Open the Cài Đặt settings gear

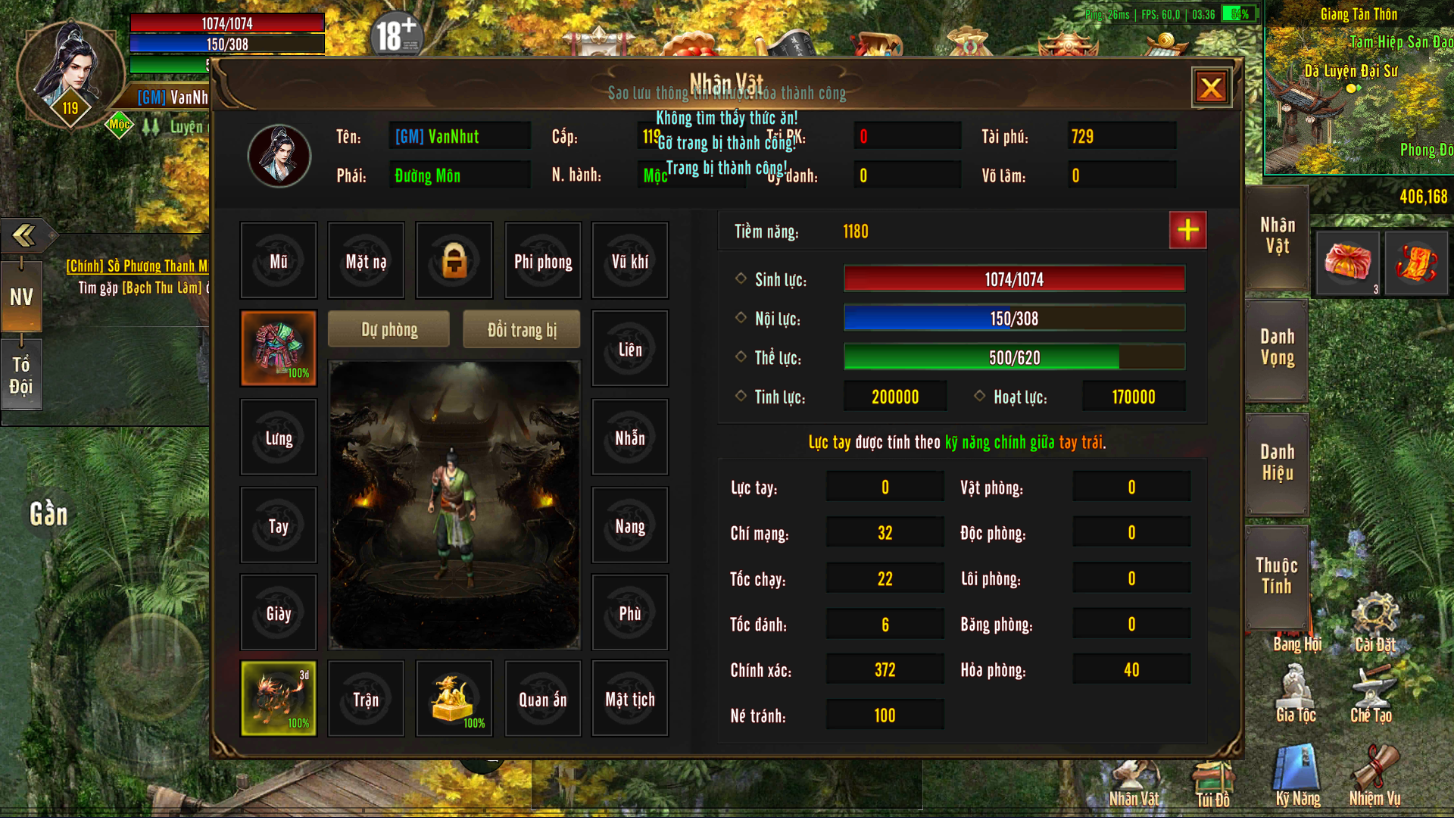[1375, 620]
